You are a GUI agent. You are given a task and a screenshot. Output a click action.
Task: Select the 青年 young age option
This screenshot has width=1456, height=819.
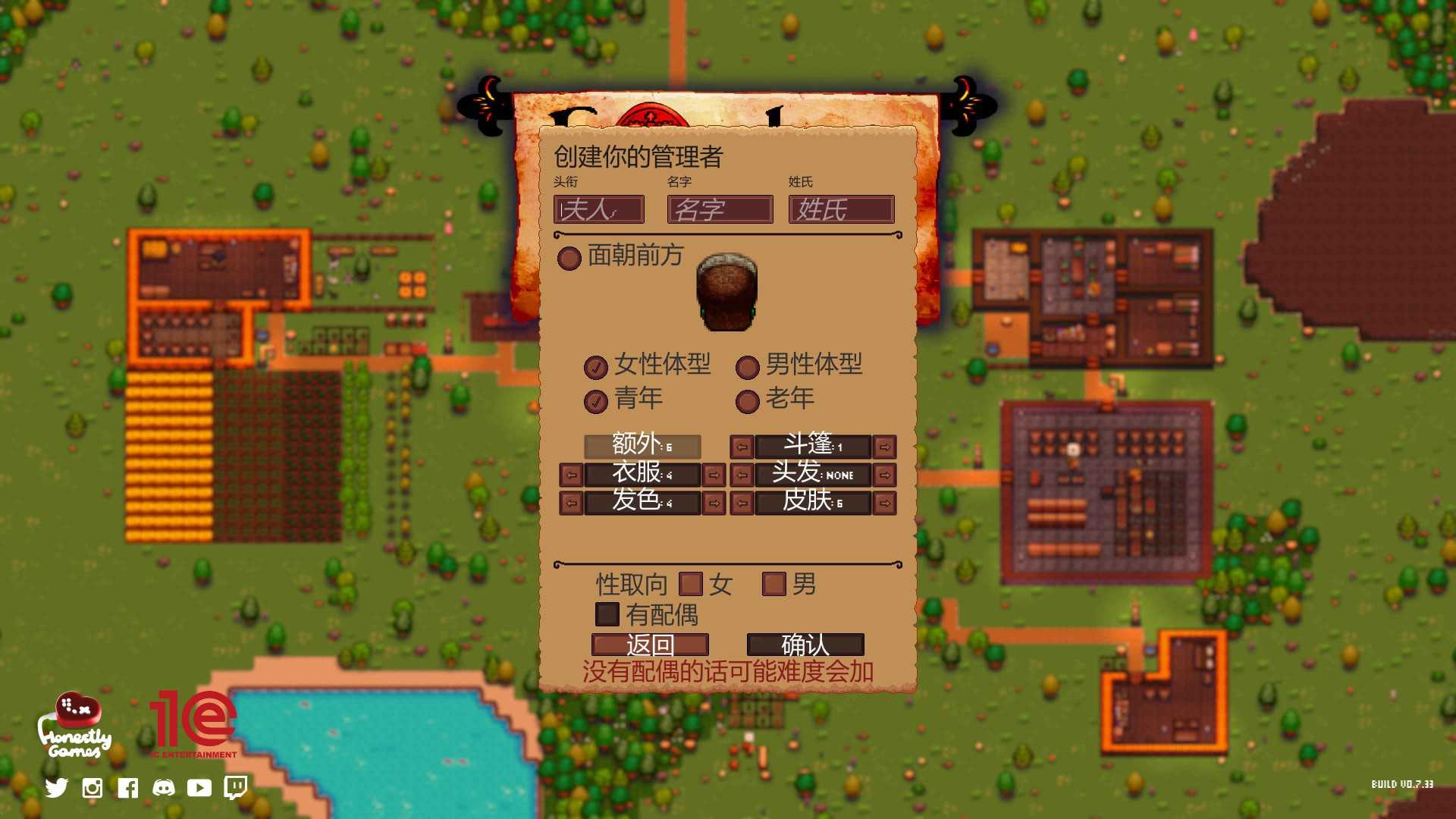coord(596,401)
